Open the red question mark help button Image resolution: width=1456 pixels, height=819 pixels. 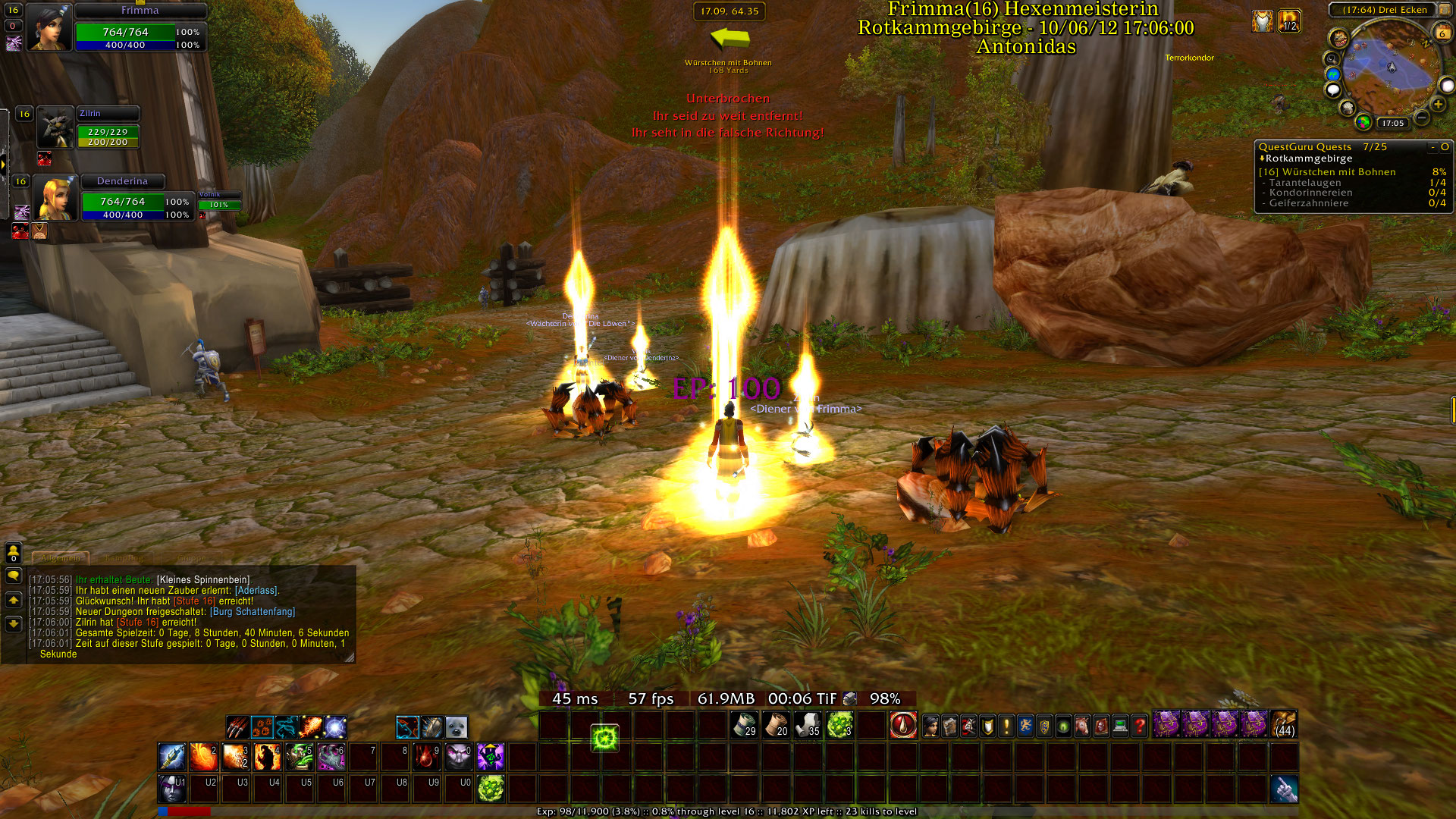tap(1139, 726)
